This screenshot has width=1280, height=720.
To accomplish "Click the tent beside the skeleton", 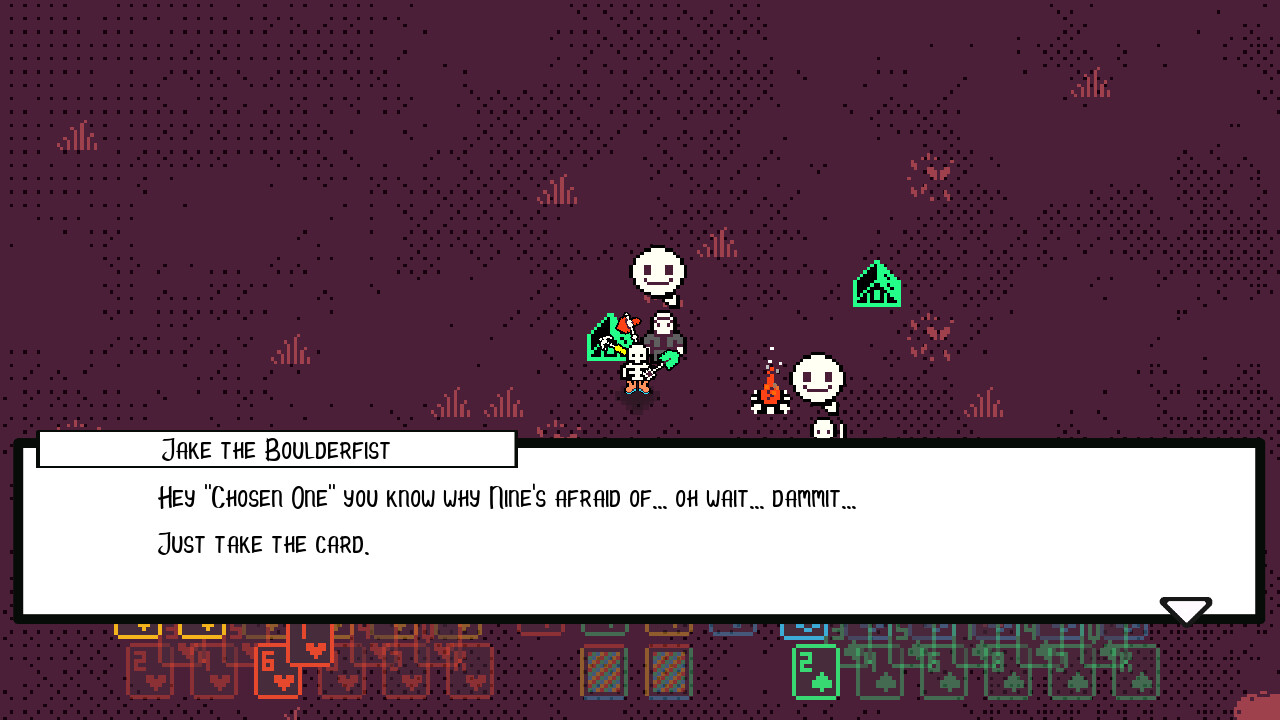I will 604,340.
